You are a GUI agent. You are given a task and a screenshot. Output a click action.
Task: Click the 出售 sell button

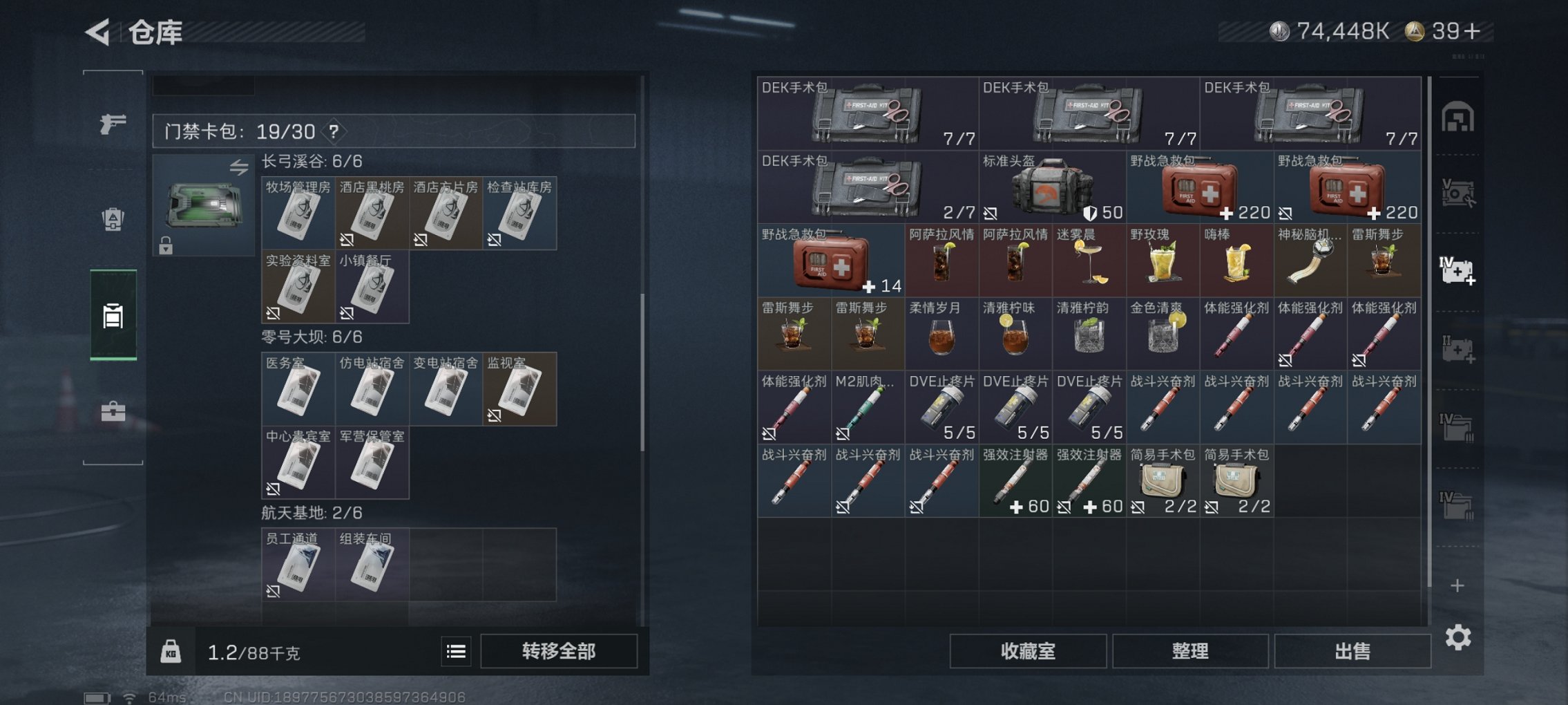pos(1352,652)
